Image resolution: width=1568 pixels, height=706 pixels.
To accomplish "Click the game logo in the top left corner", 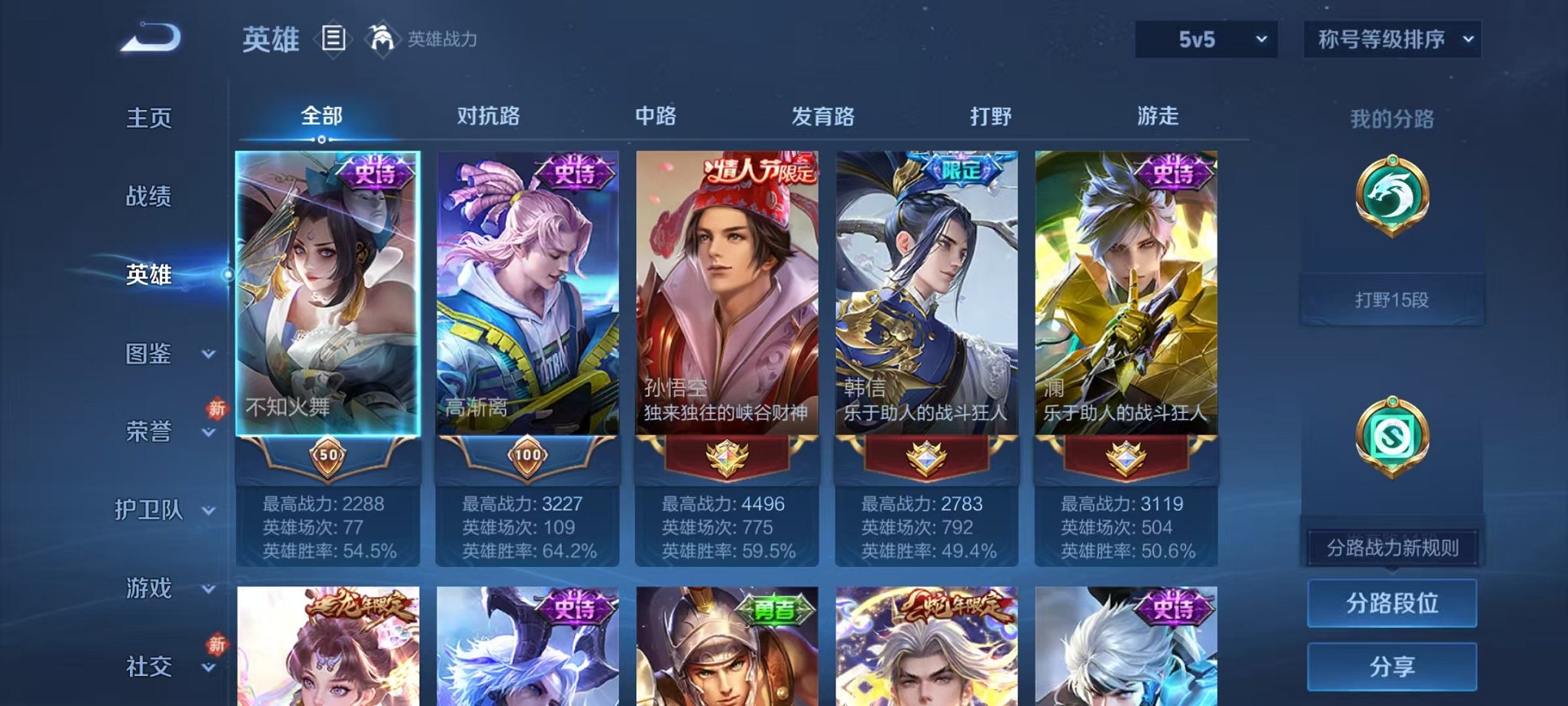I will pyautogui.click(x=148, y=37).
